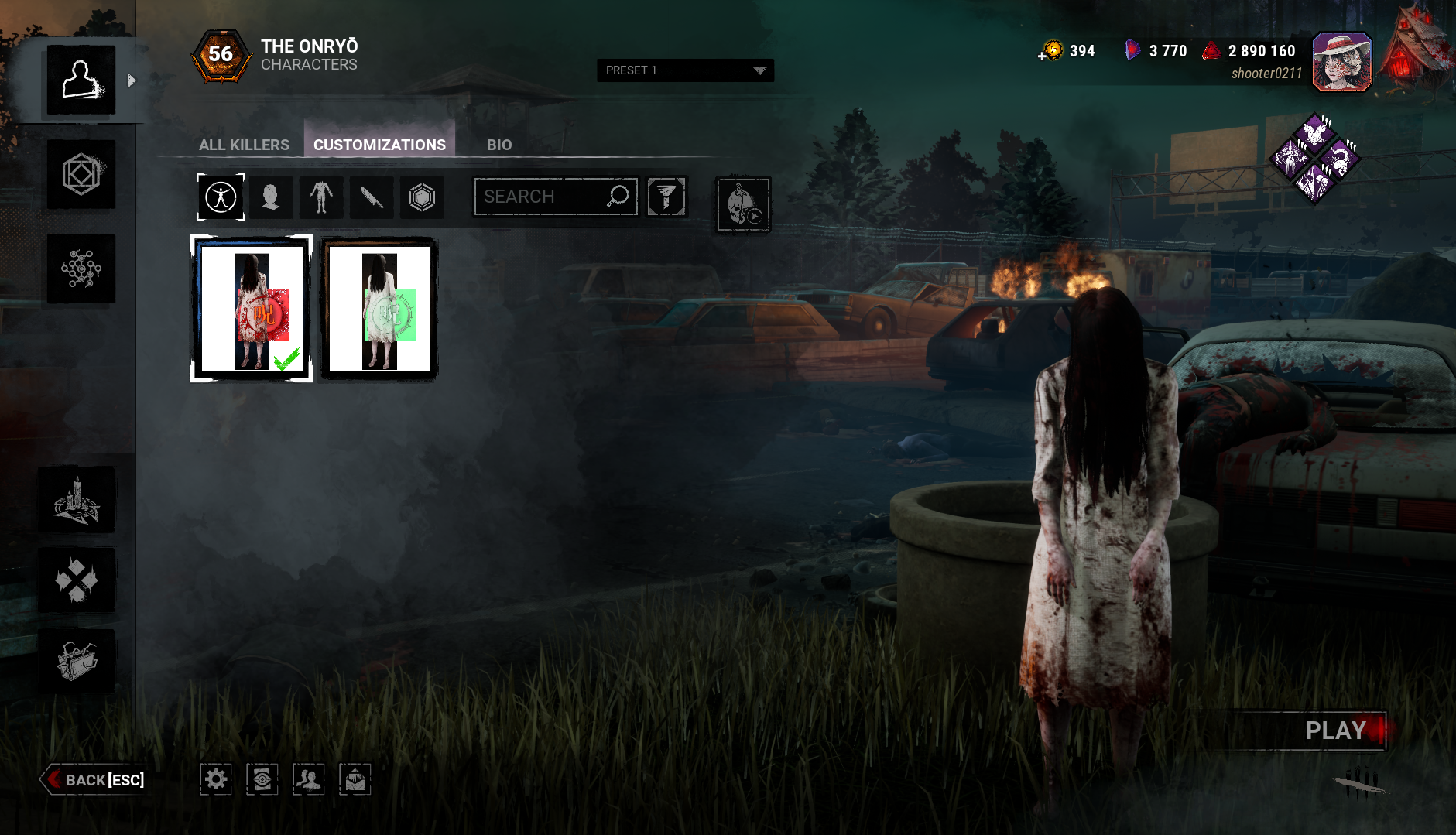Open the BIO tab
The height and width of the screenshot is (835, 1456).
pyautogui.click(x=498, y=144)
